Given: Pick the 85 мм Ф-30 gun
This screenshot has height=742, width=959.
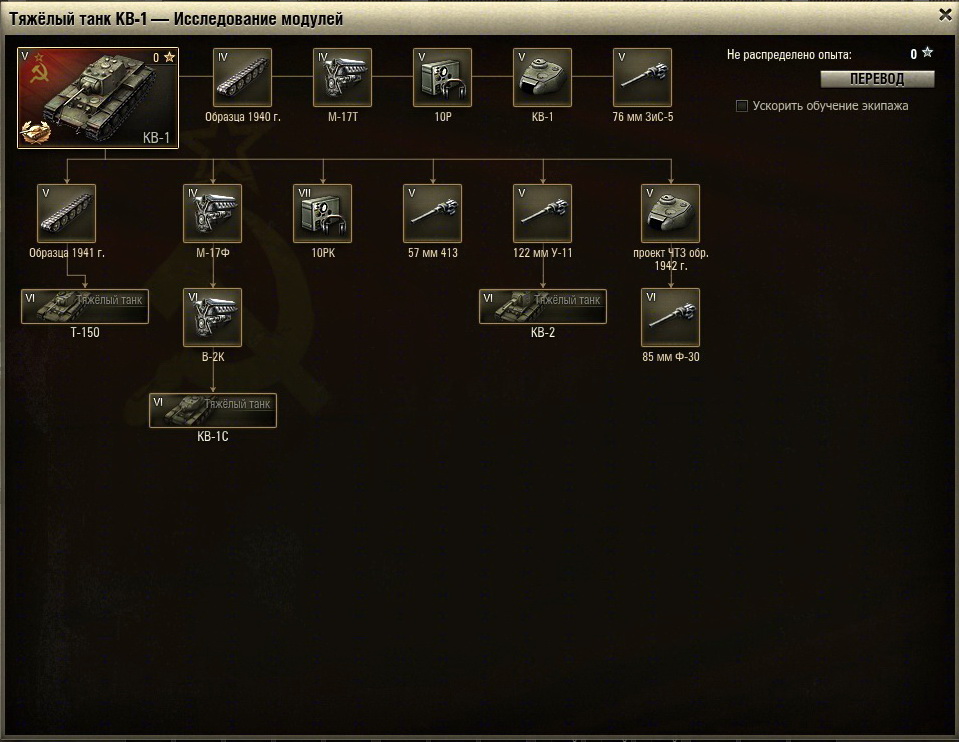Looking at the screenshot, I should (670, 317).
